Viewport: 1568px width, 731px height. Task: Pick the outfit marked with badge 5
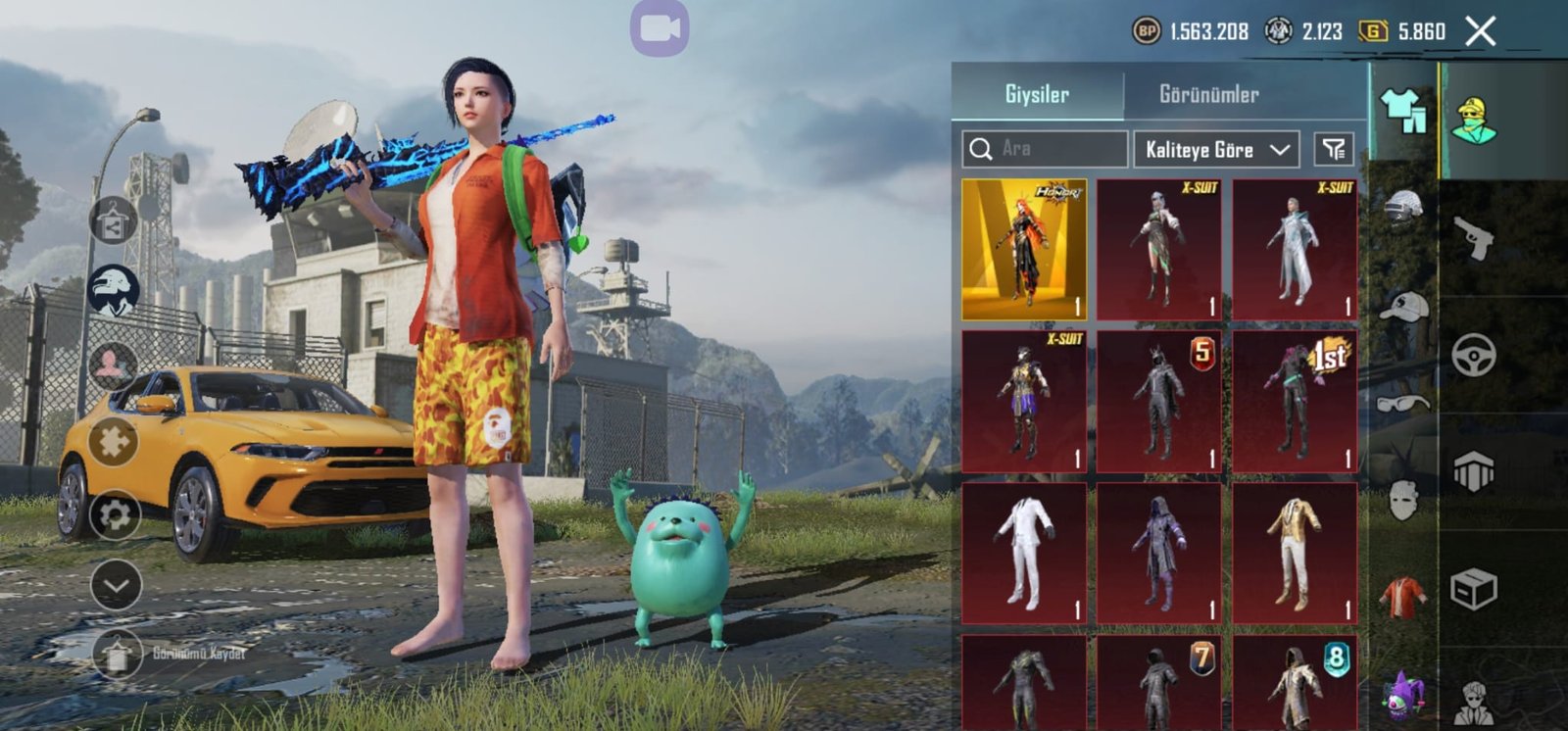click(x=1159, y=401)
